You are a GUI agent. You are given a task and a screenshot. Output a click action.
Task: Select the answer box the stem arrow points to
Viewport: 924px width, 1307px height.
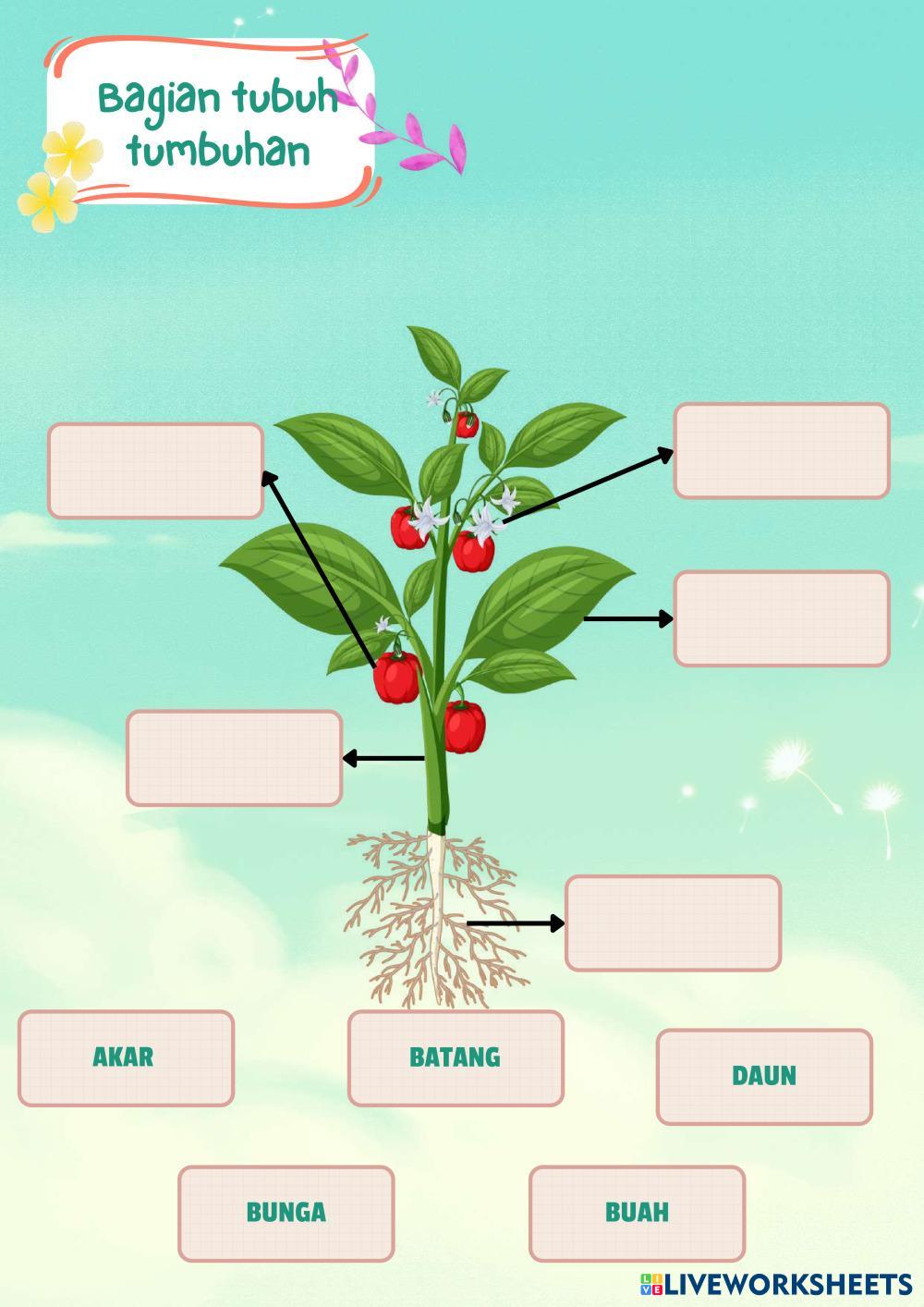234,758
